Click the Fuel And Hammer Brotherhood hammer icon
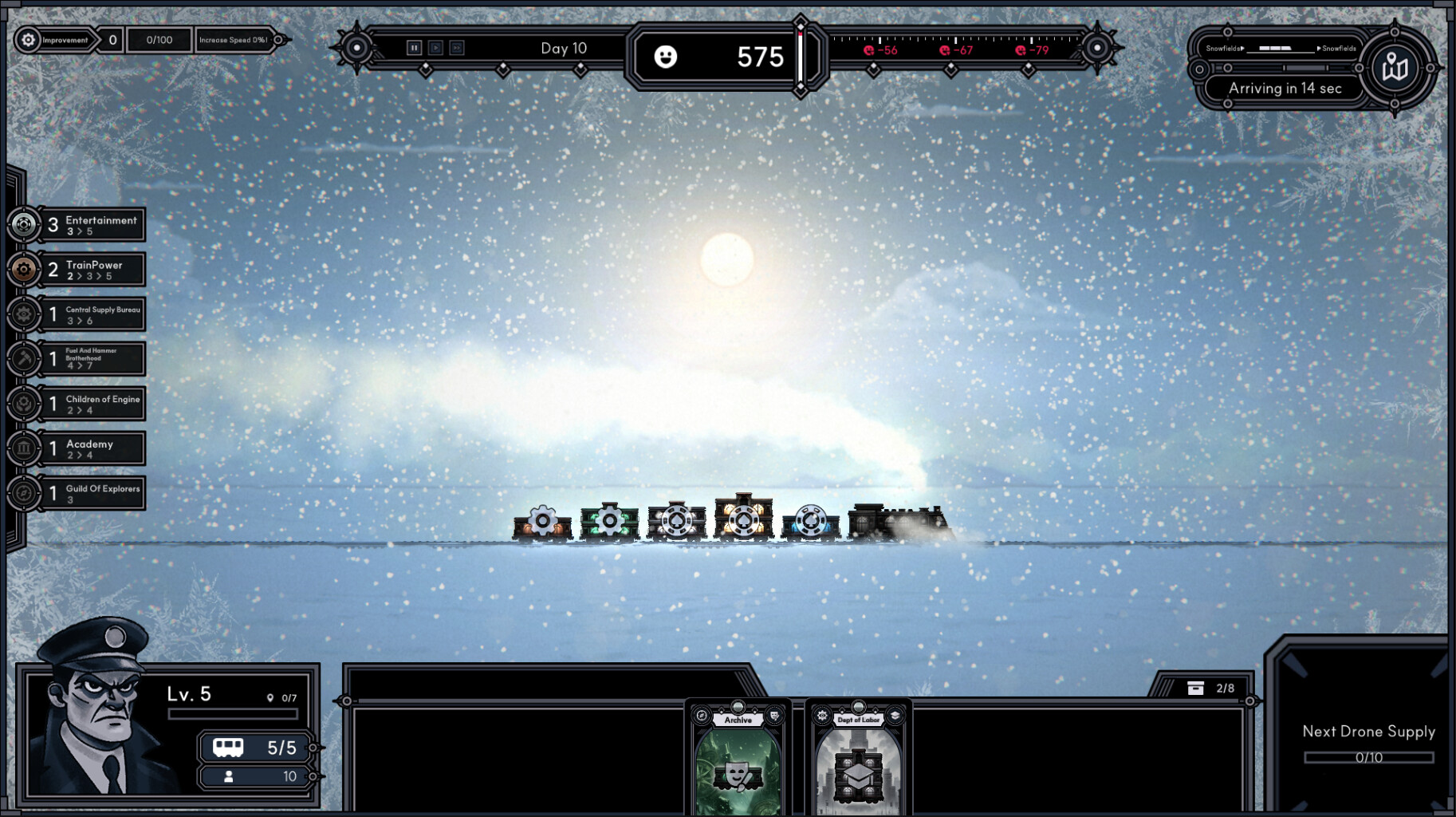Image resolution: width=1456 pixels, height=817 pixels. coord(24,359)
